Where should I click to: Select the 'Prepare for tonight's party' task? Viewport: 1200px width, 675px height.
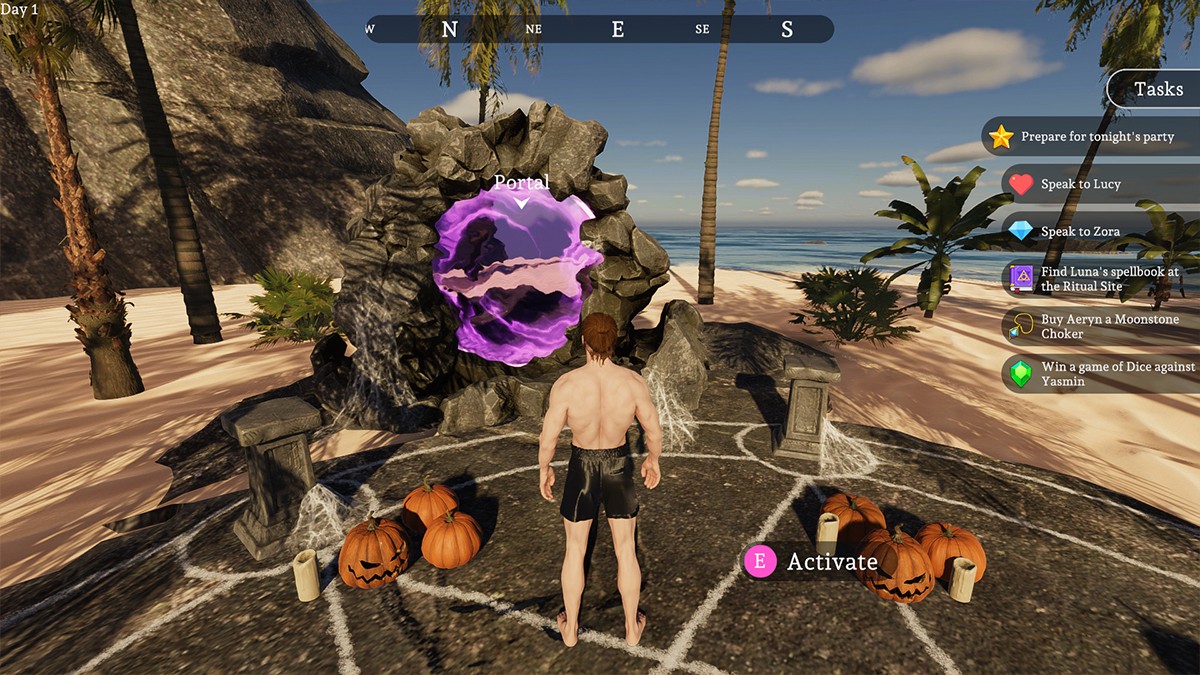[x=1090, y=137]
